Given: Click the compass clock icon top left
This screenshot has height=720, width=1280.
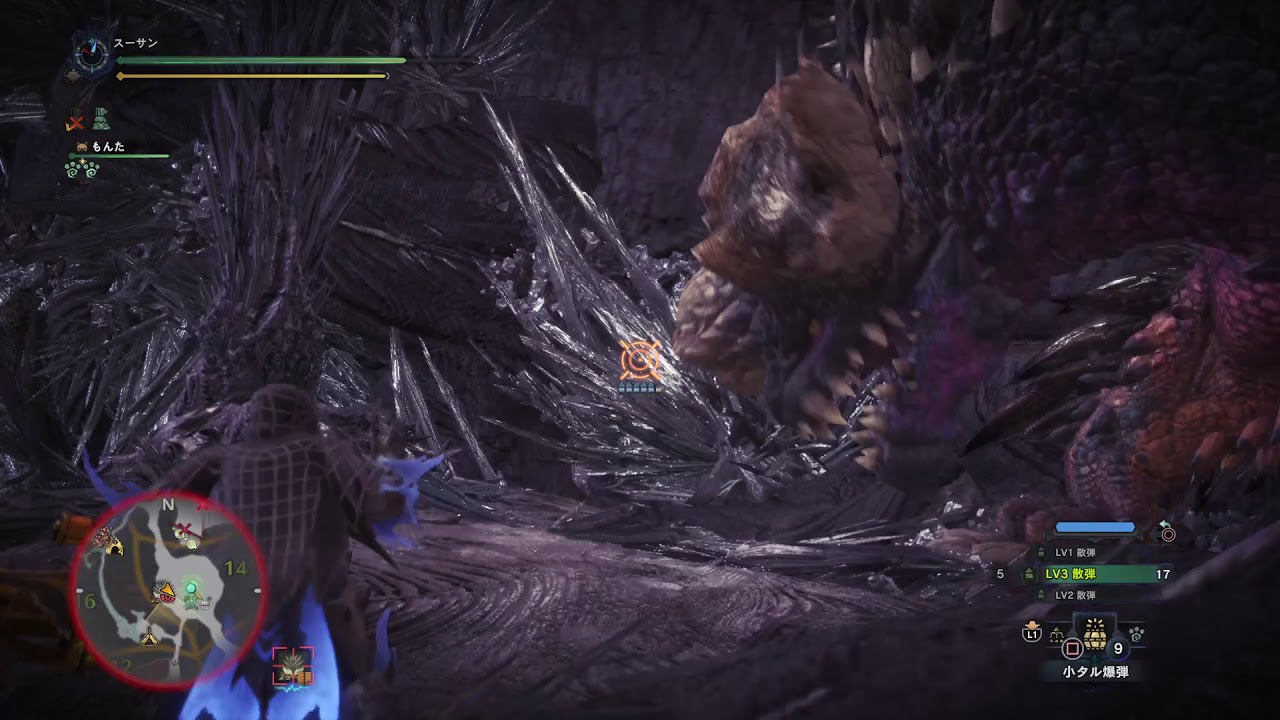Looking at the screenshot, I should [x=91, y=53].
